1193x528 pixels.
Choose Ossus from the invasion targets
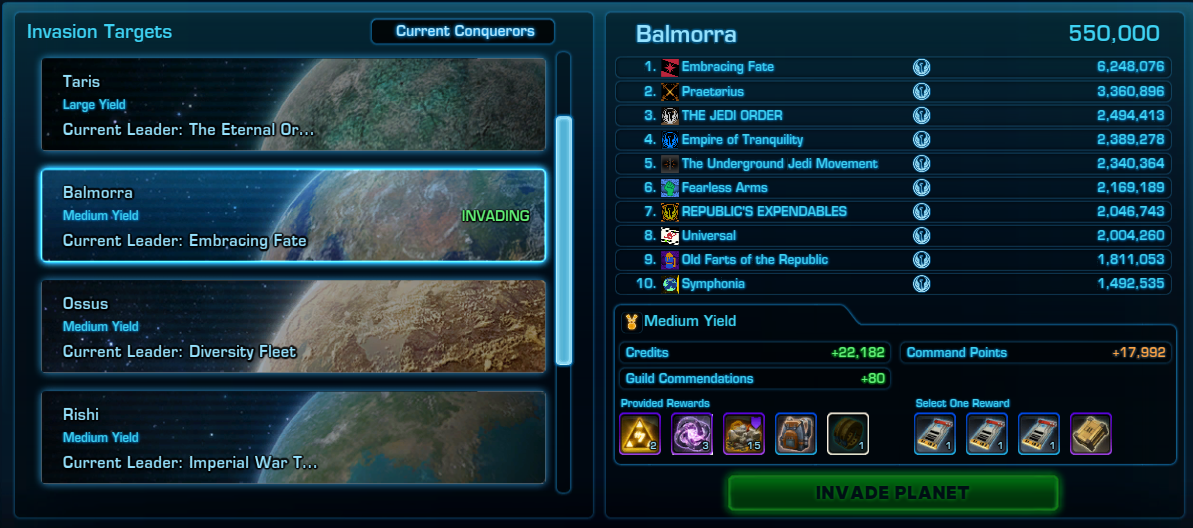pyautogui.click(x=293, y=326)
